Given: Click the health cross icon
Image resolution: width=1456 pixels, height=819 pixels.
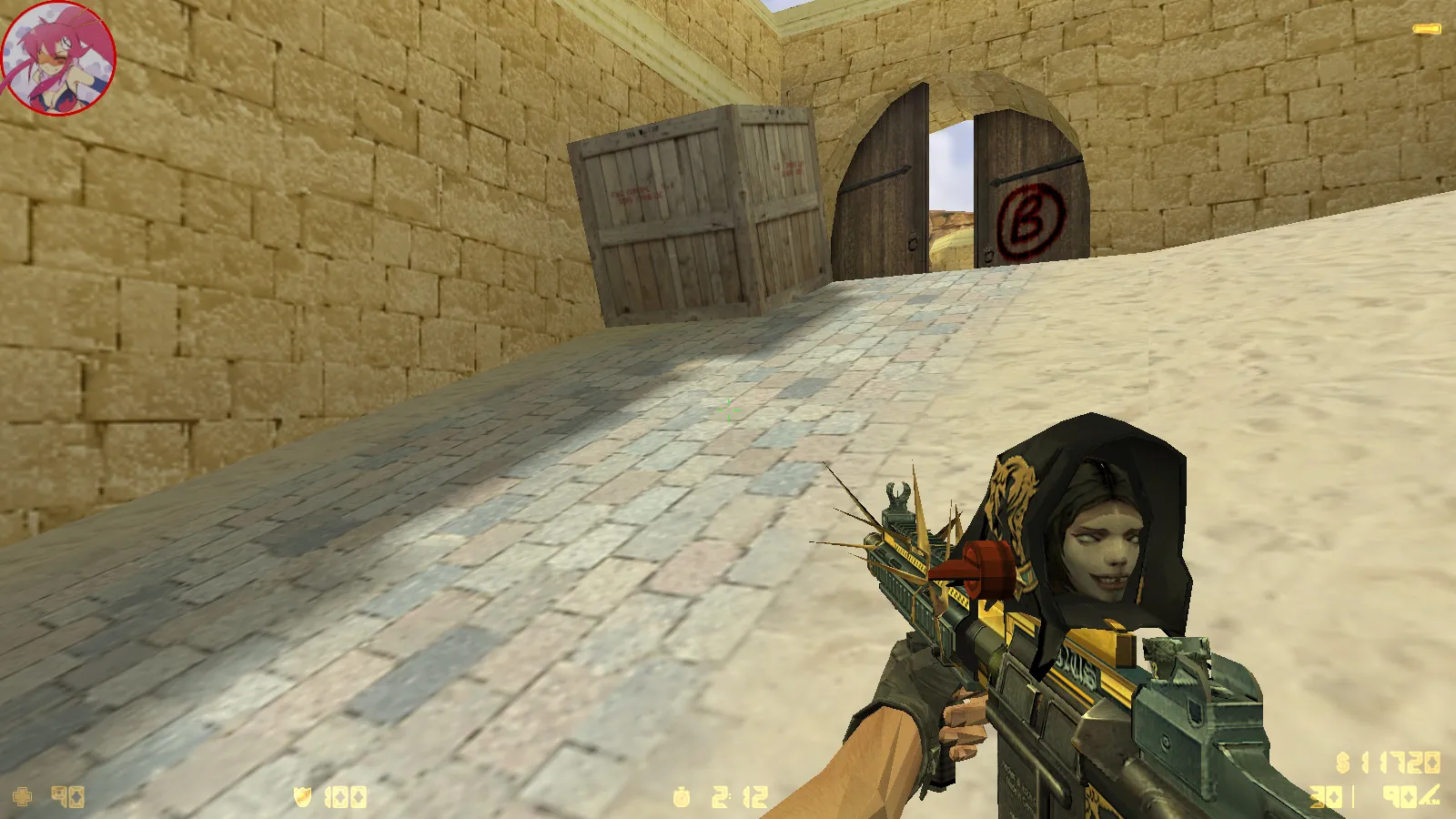Looking at the screenshot, I should coord(22,797).
